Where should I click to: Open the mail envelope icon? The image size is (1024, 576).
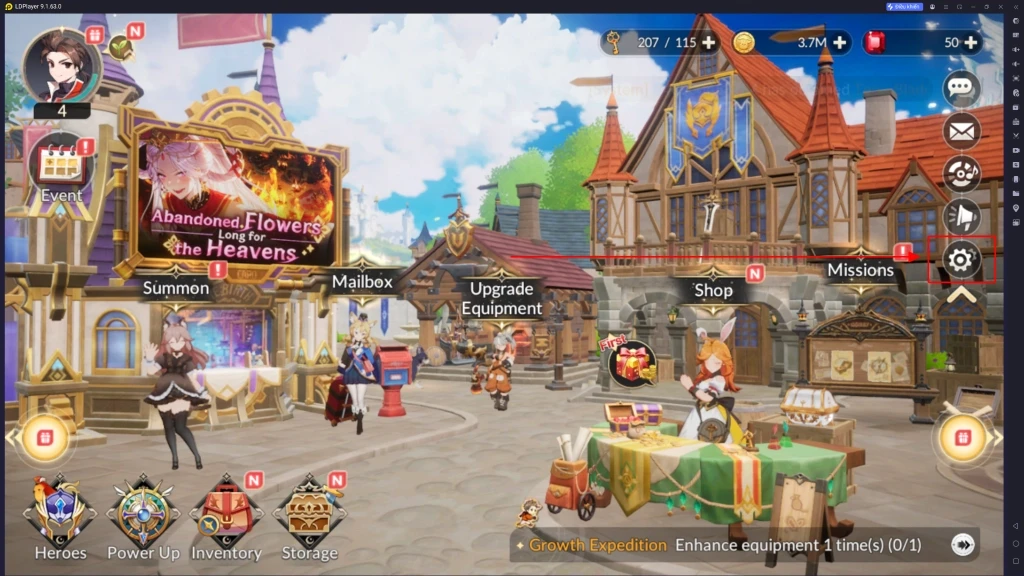(961, 131)
